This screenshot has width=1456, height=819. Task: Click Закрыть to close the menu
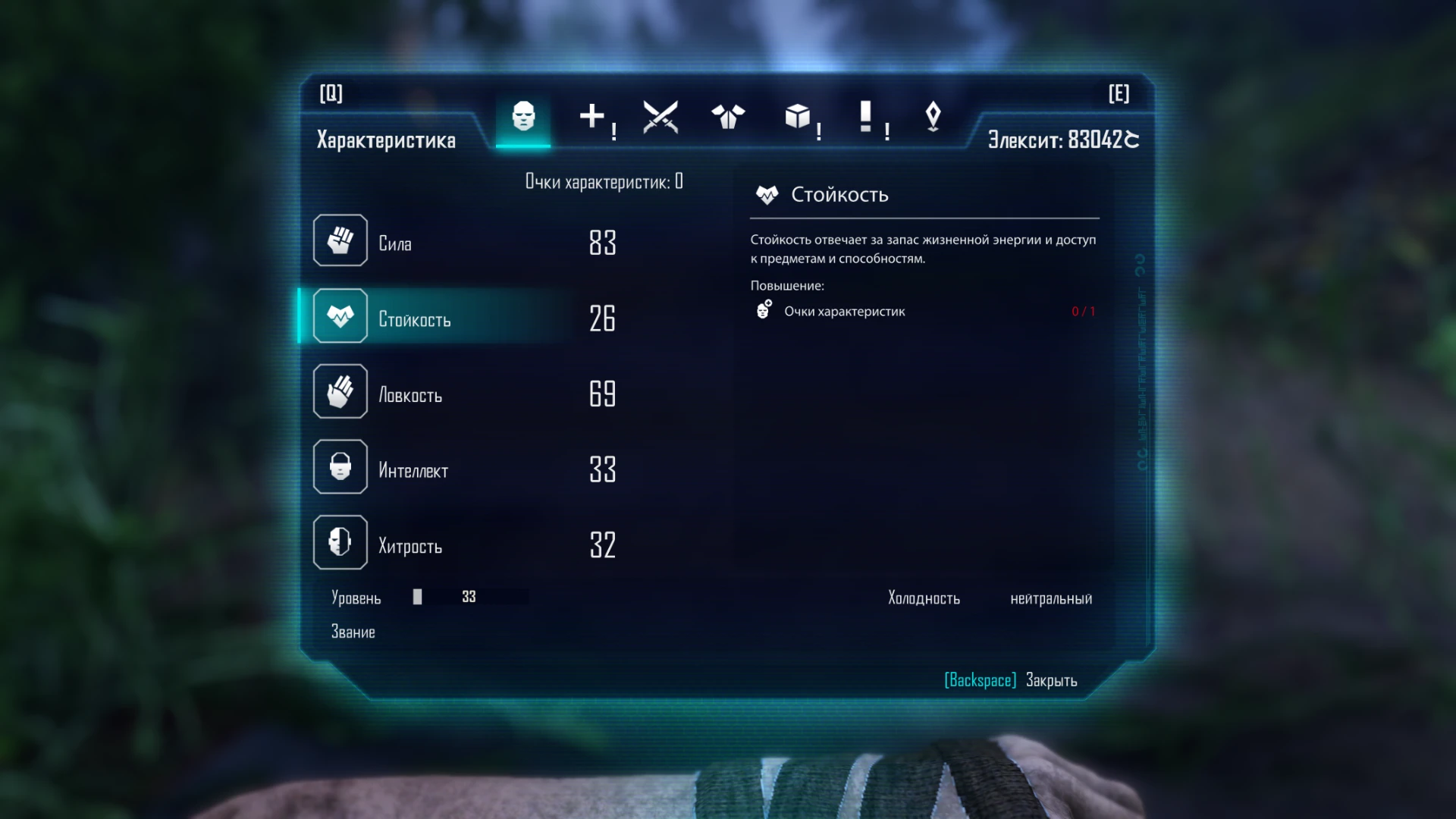(x=1050, y=680)
